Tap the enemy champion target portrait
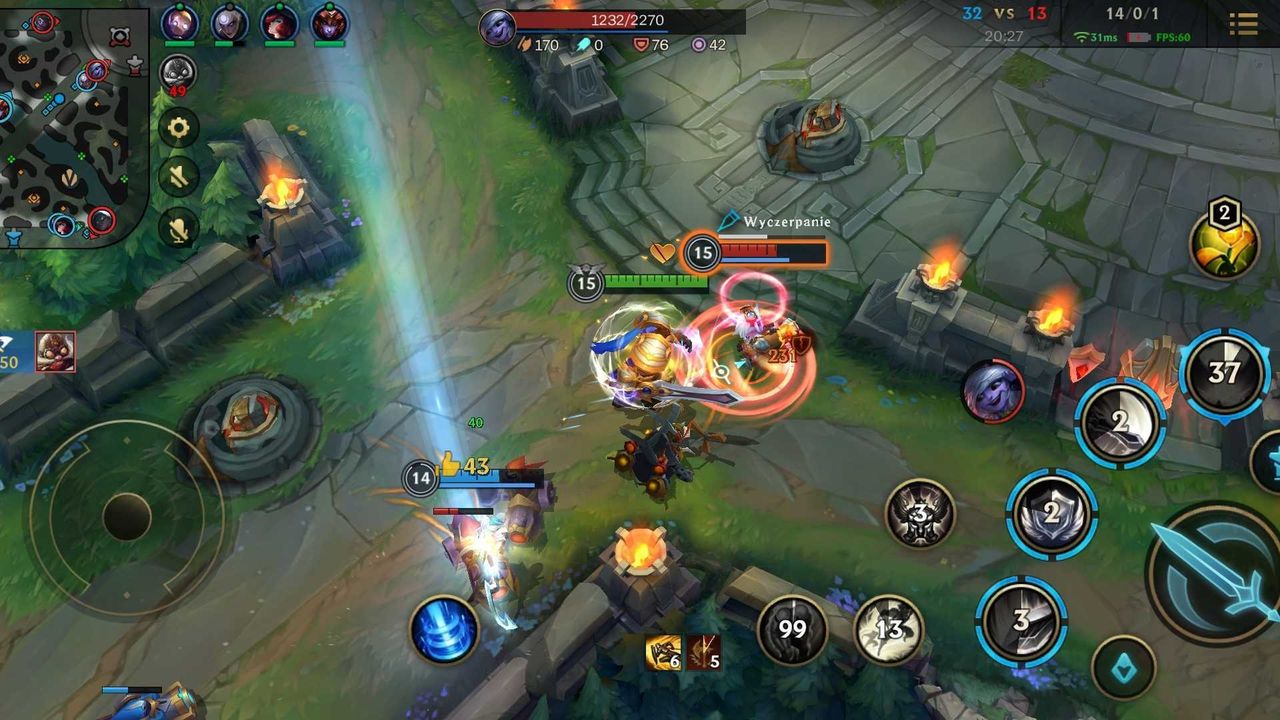Image resolution: width=1280 pixels, height=720 pixels. (993, 391)
